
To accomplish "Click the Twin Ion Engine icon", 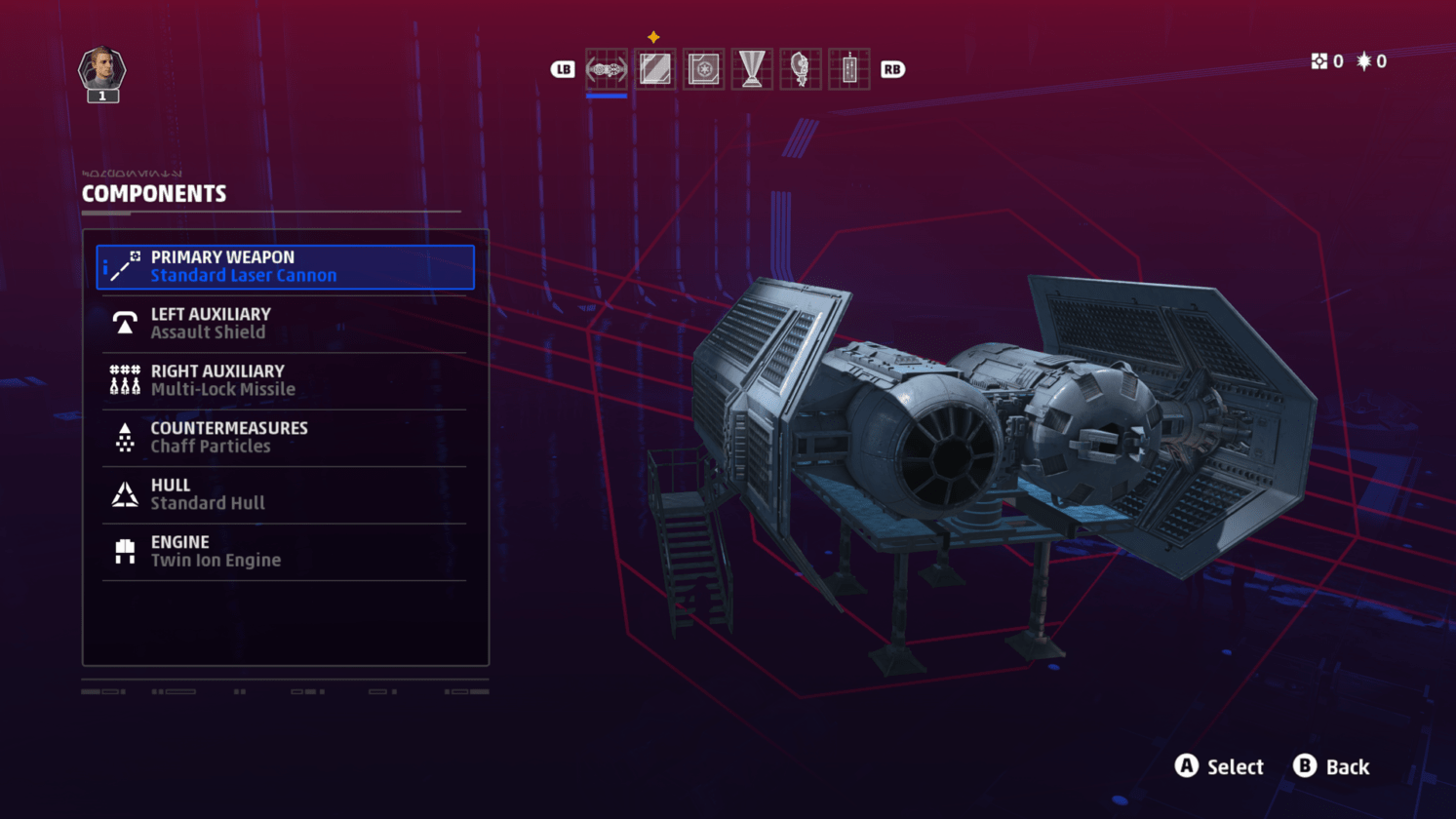I will 124,550.
